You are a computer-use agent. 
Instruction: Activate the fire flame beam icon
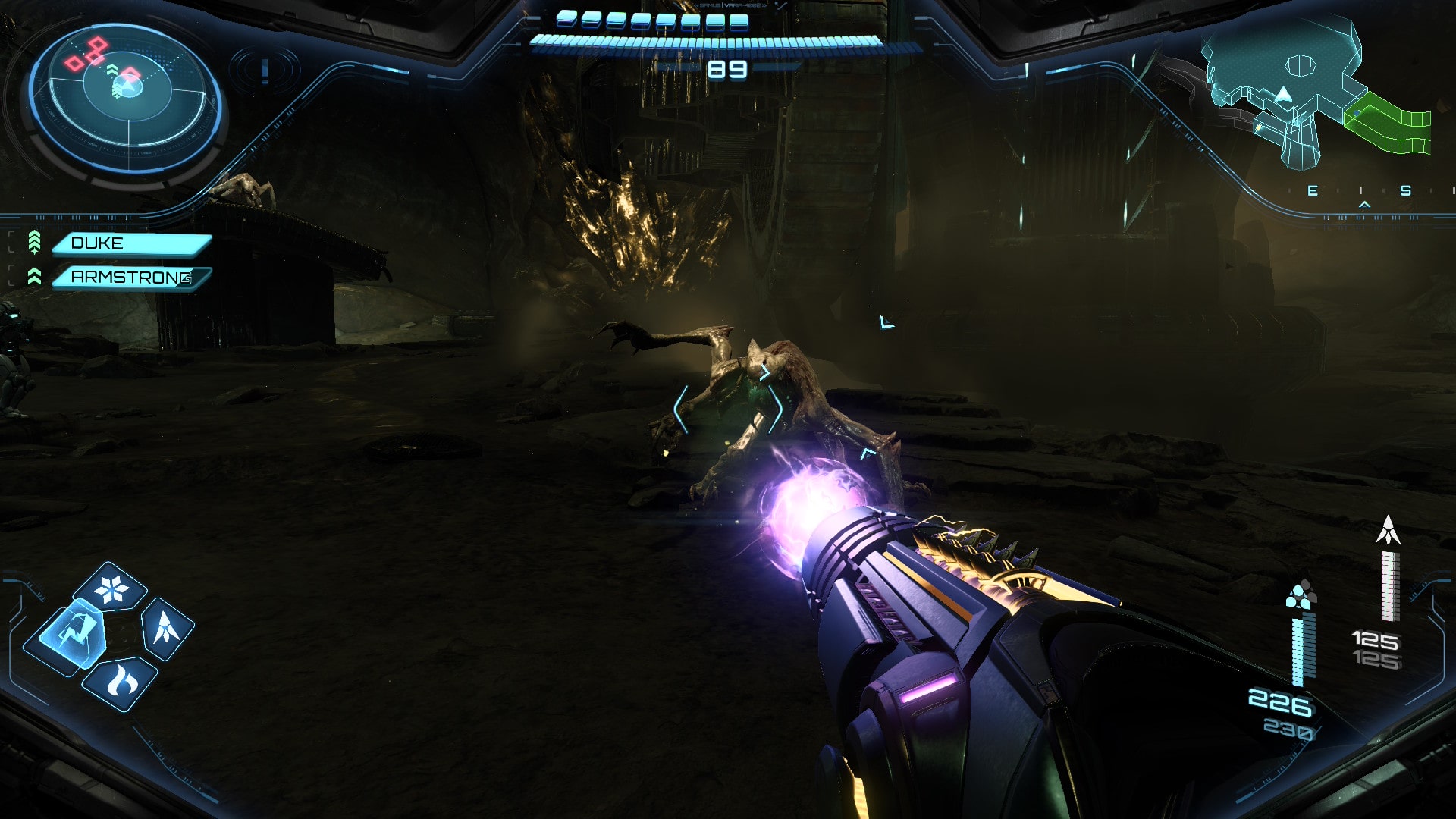click(121, 682)
